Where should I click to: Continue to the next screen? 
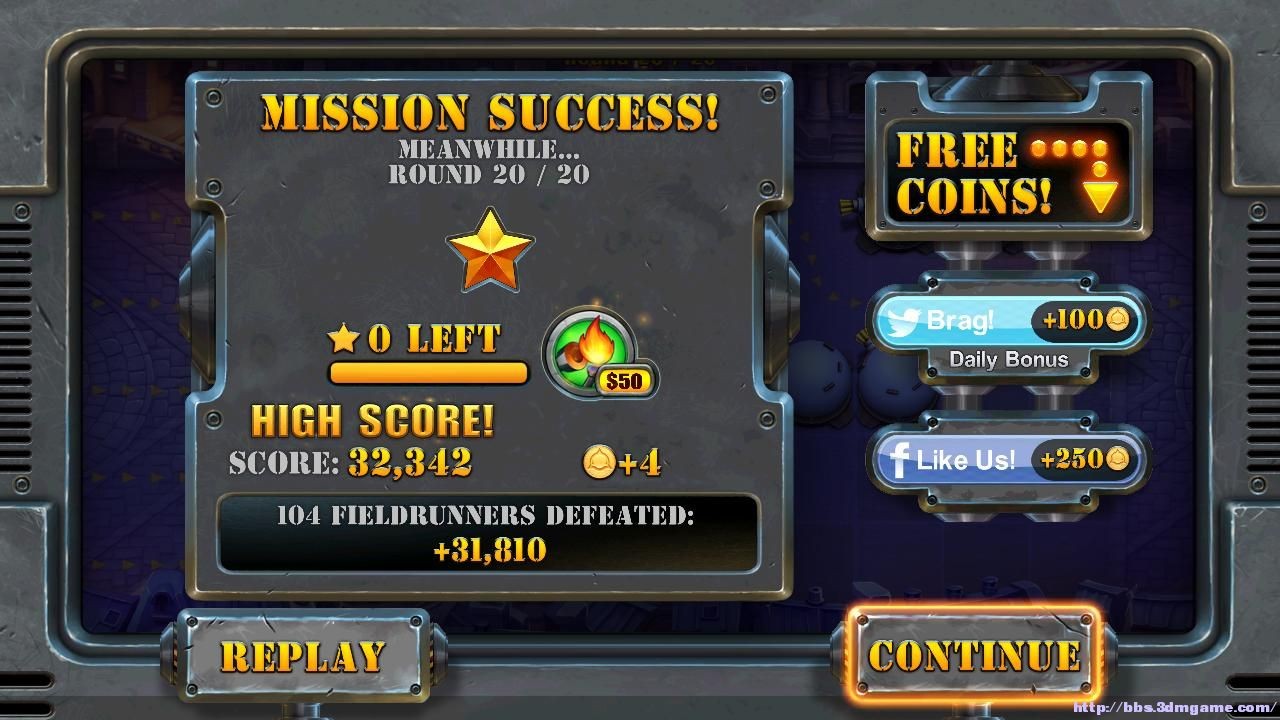pos(974,654)
